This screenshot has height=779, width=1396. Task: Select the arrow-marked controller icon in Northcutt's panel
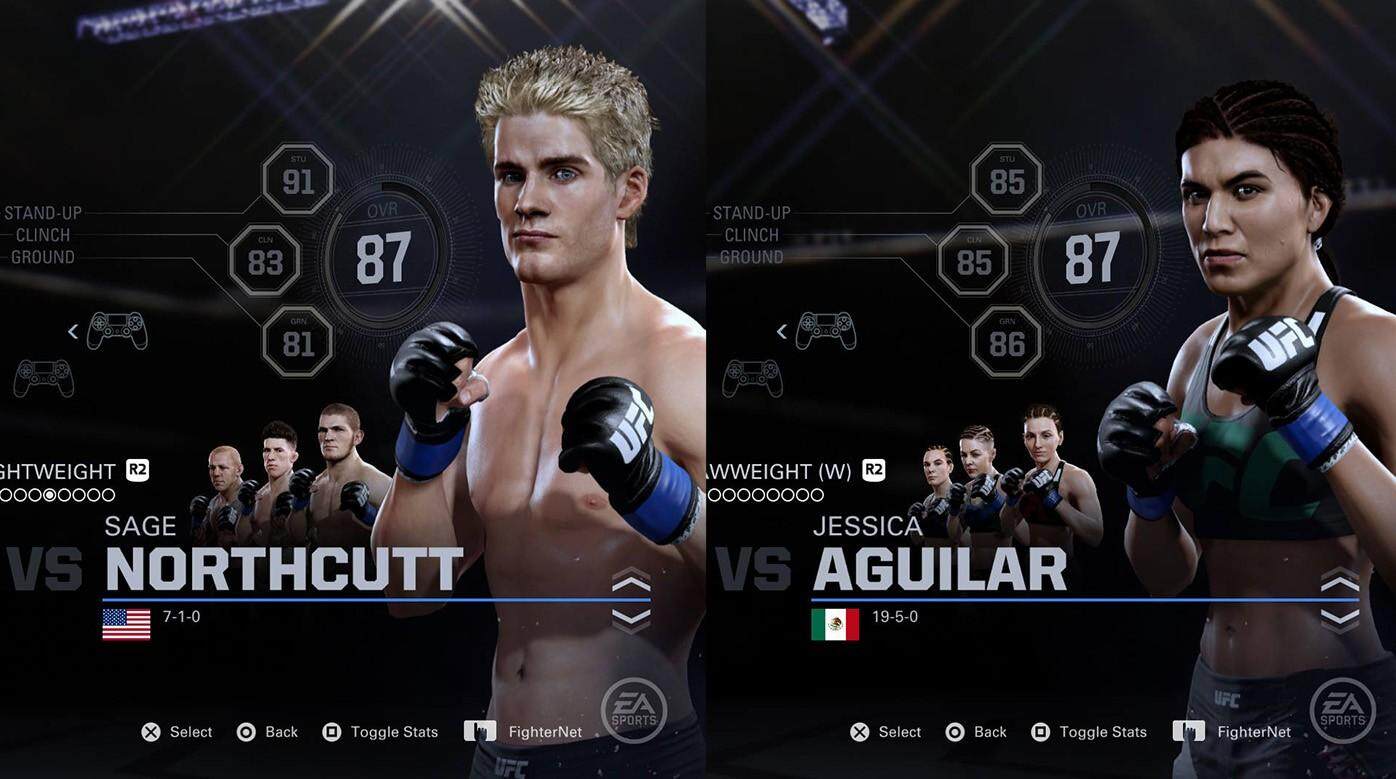pos(117,331)
